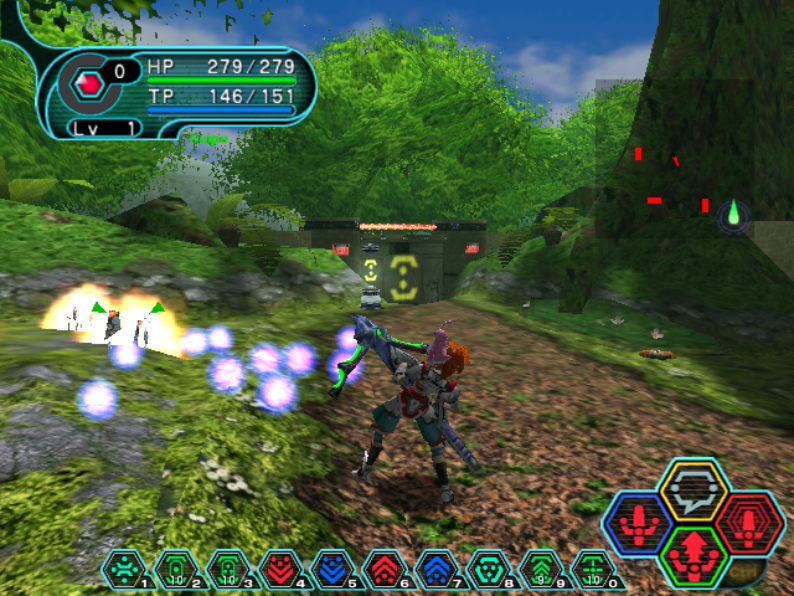Image resolution: width=794 pixels, height=596 pixels.
Task: Use the green item in slot 2
Action: tap(174, 569)
